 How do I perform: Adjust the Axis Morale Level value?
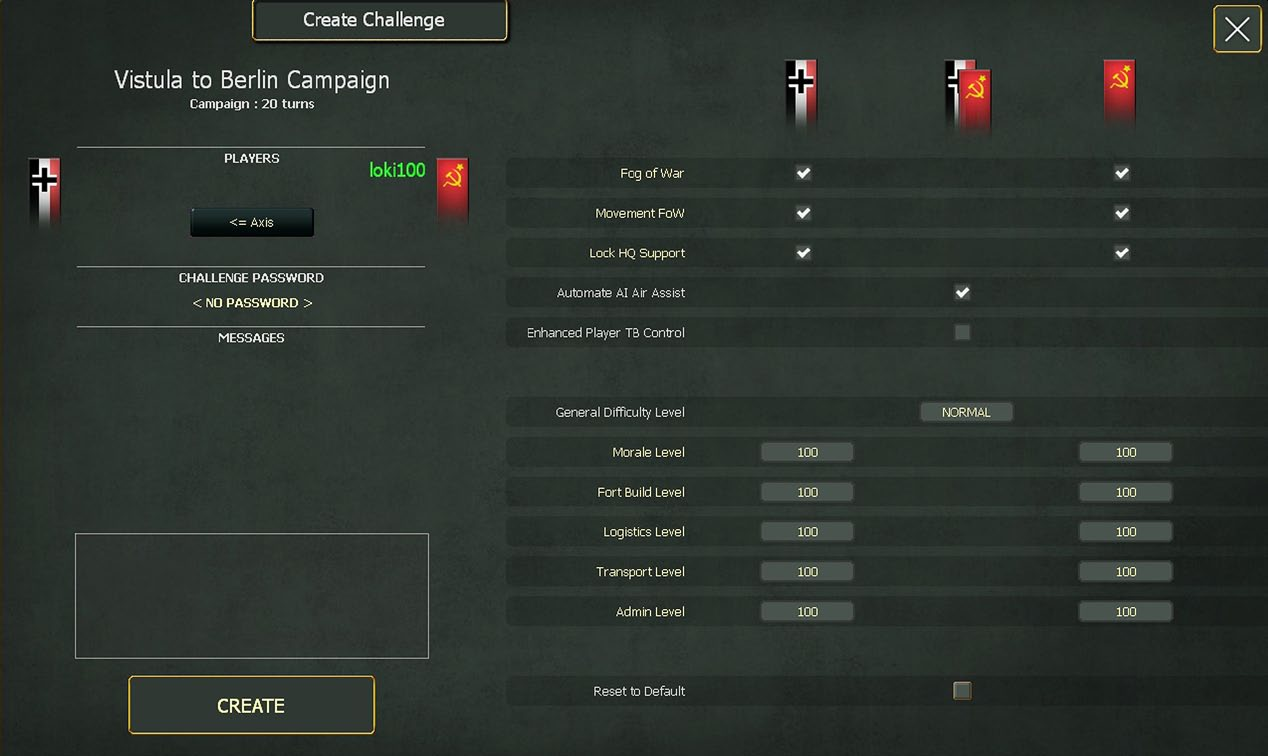click(x=807, y=452)
